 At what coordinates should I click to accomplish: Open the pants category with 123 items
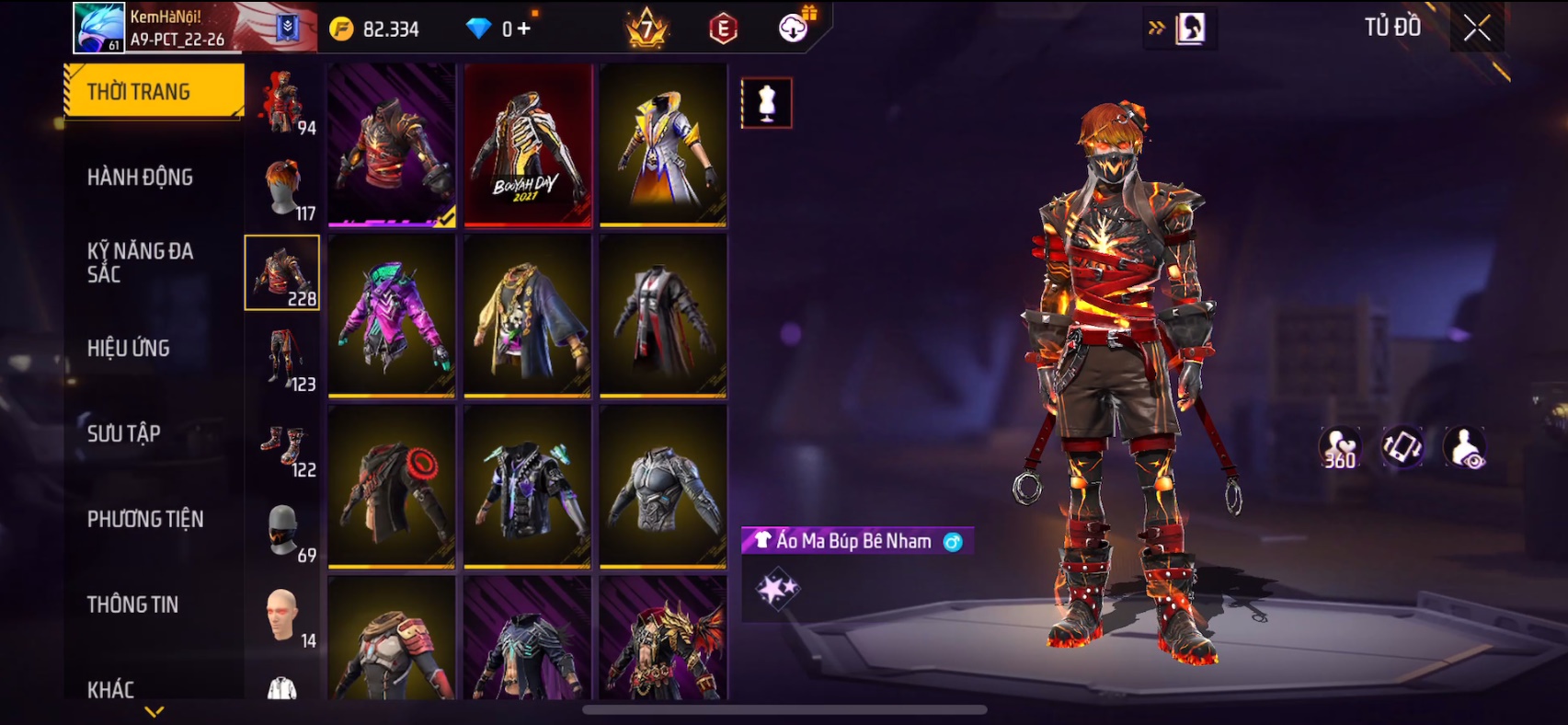283,359
